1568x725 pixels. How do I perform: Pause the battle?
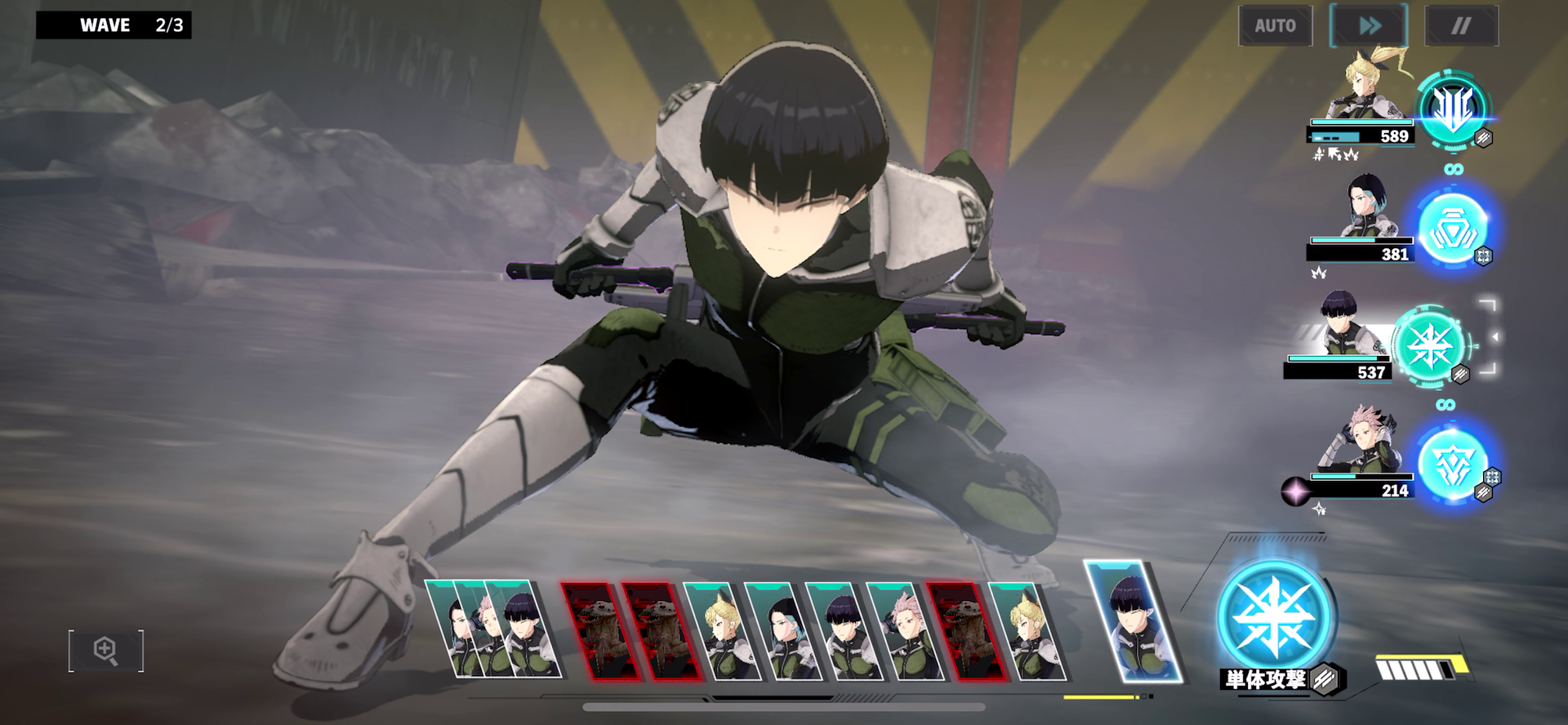pyautogui.click(x=1461, y=26)
